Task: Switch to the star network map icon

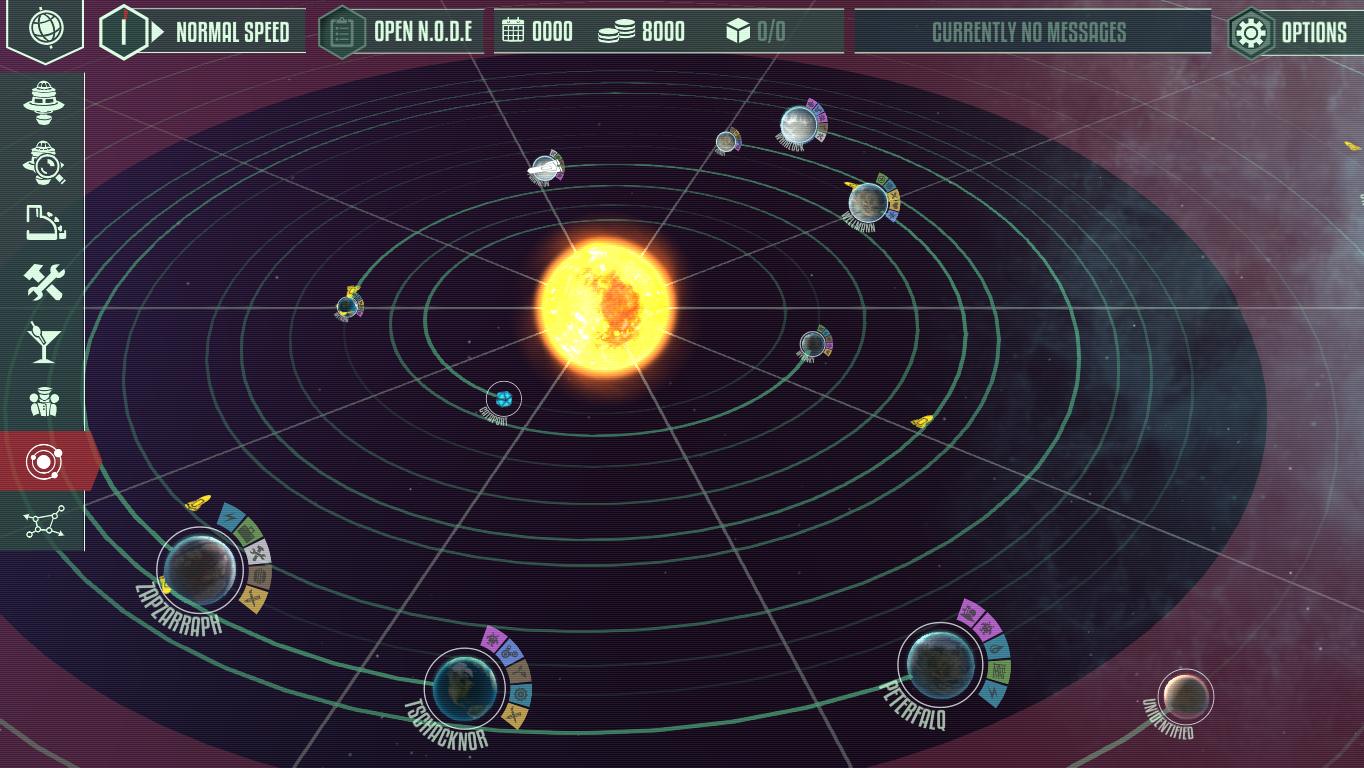Action: [x=44, y=521]
